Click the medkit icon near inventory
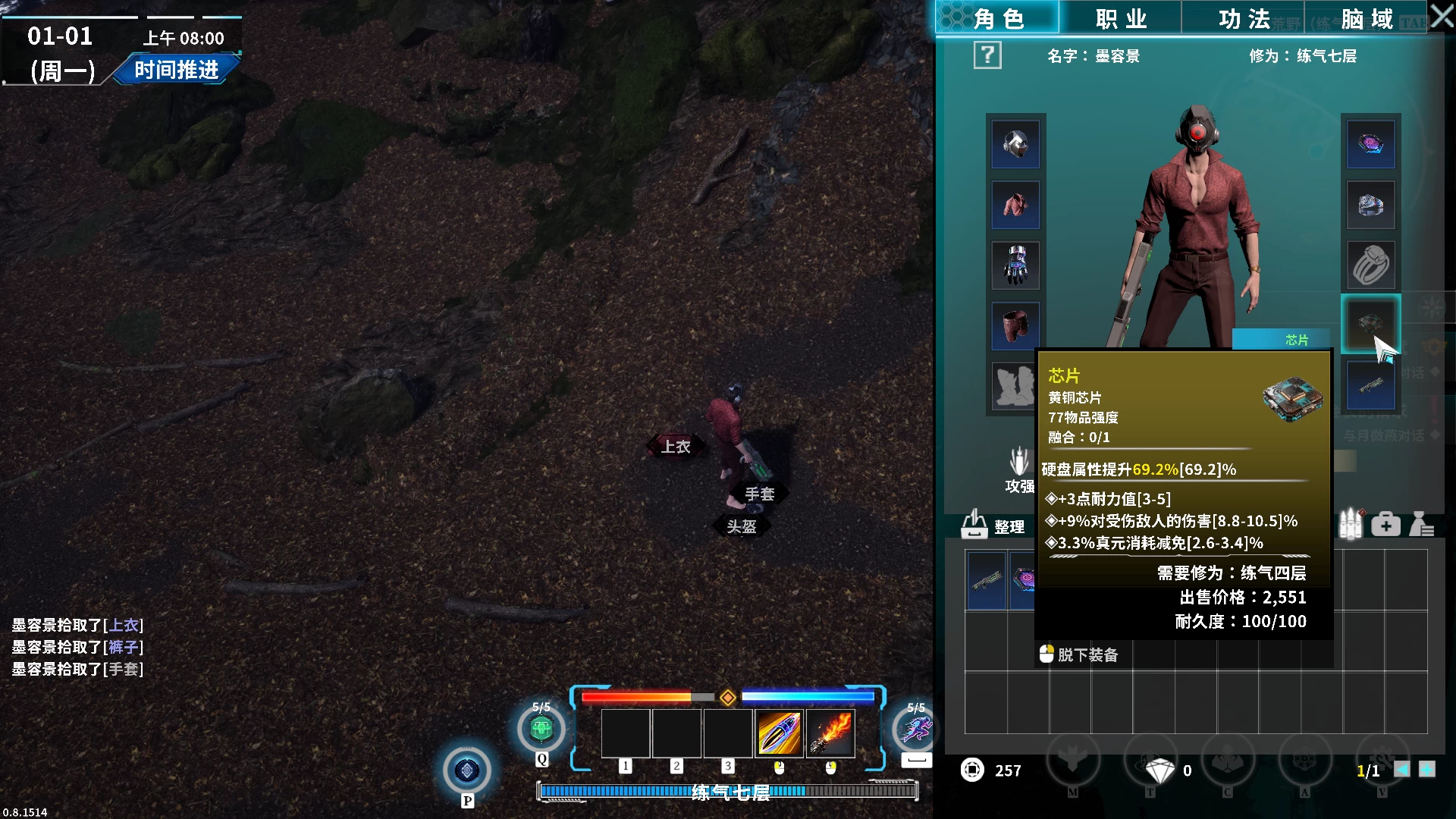 point(1385,524)
